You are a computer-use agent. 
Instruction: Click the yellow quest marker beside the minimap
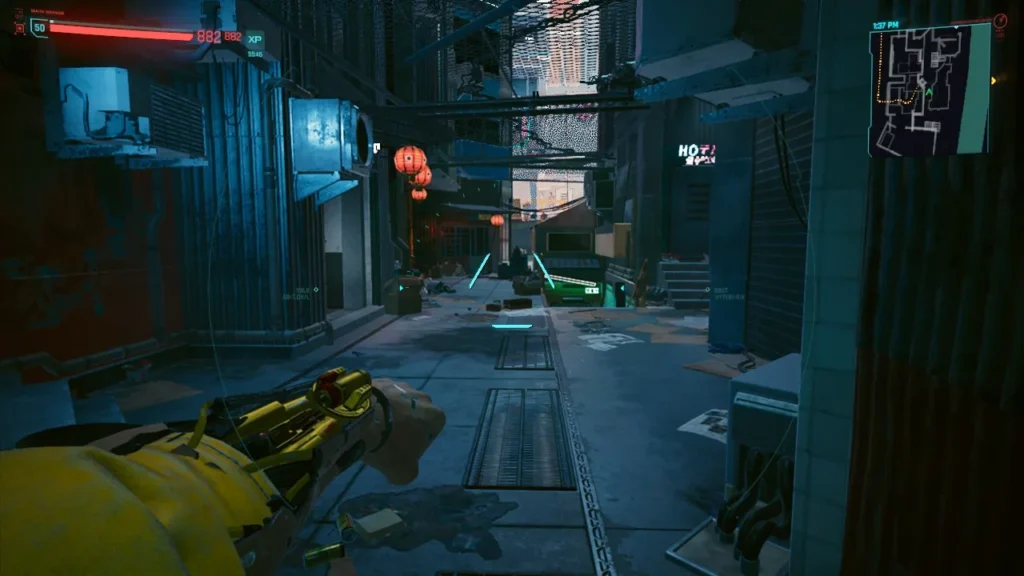(993, 80)
